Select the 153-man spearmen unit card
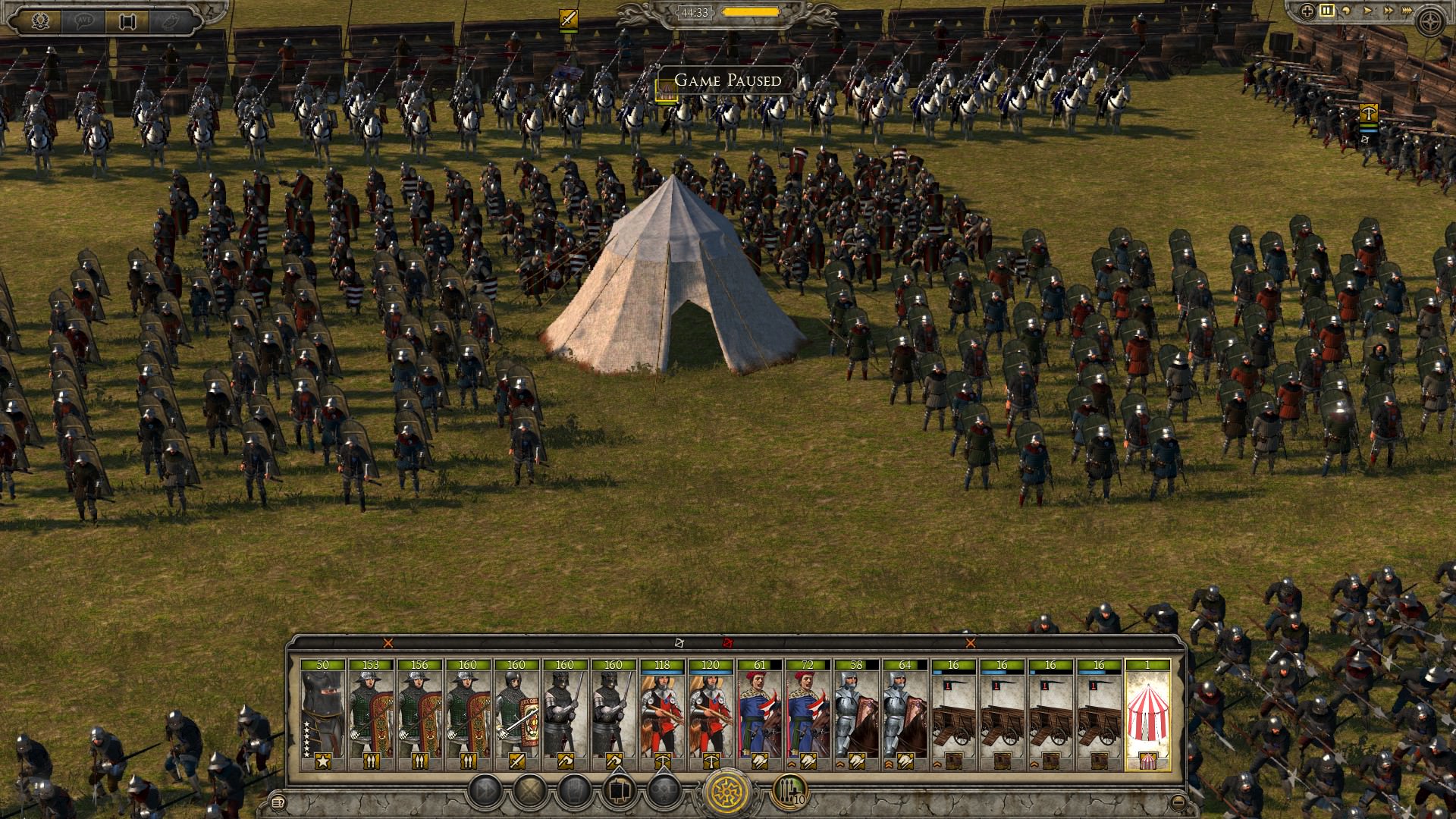Screen dimensions: 1456x819 pos(371,714)
